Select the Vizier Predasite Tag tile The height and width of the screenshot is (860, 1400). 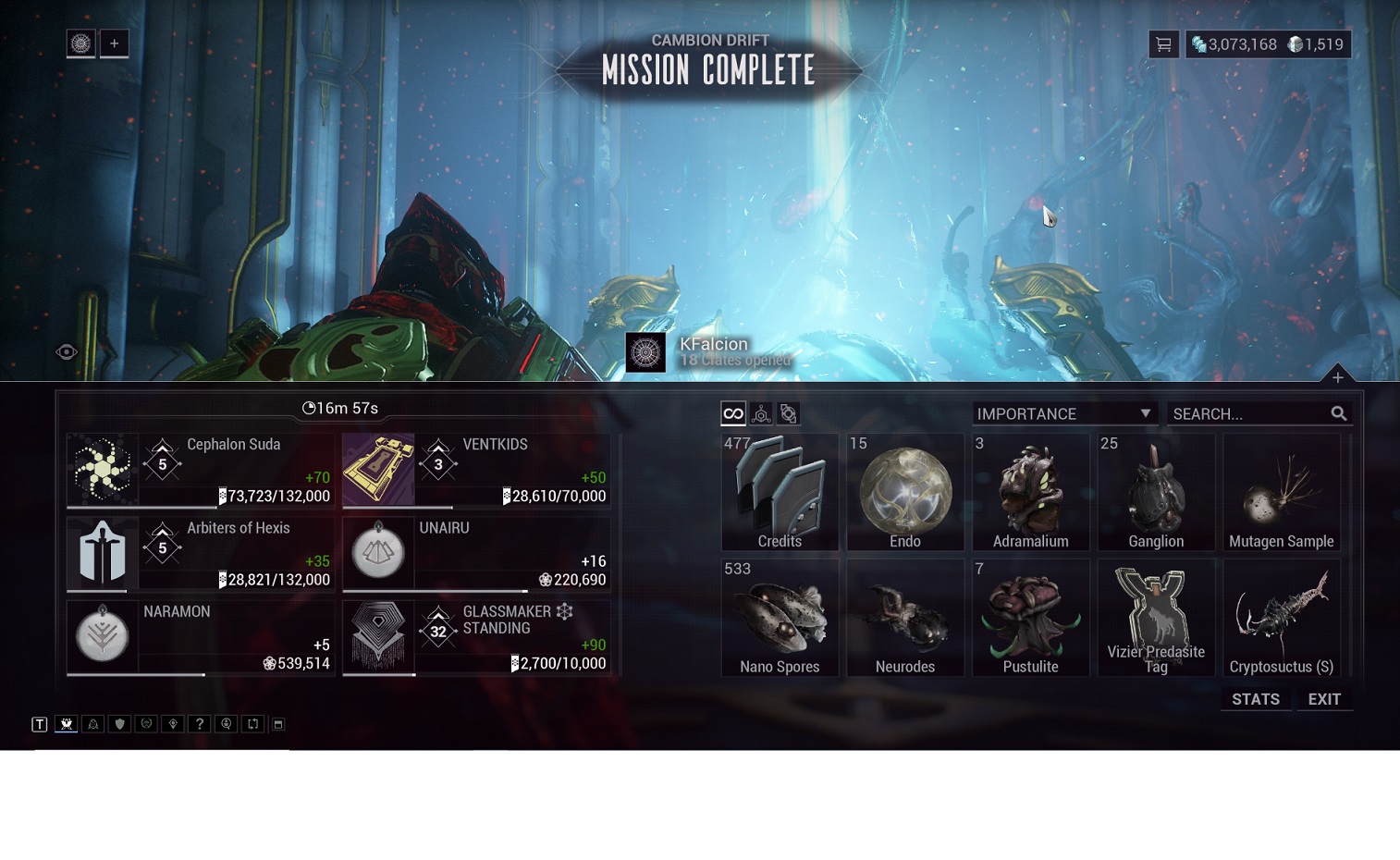coord(1156,617)
